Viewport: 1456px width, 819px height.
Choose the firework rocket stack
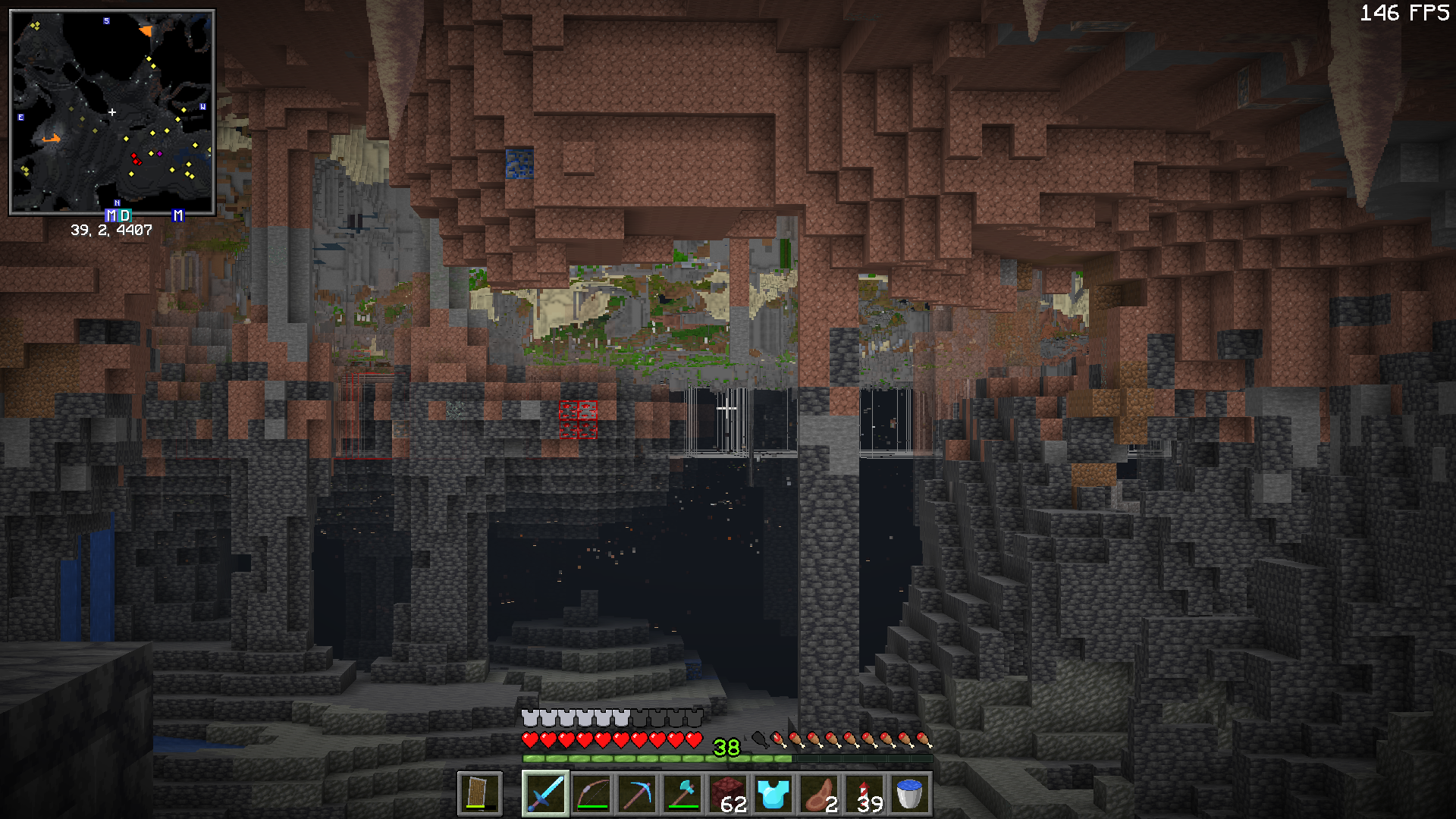click(864, 794)
